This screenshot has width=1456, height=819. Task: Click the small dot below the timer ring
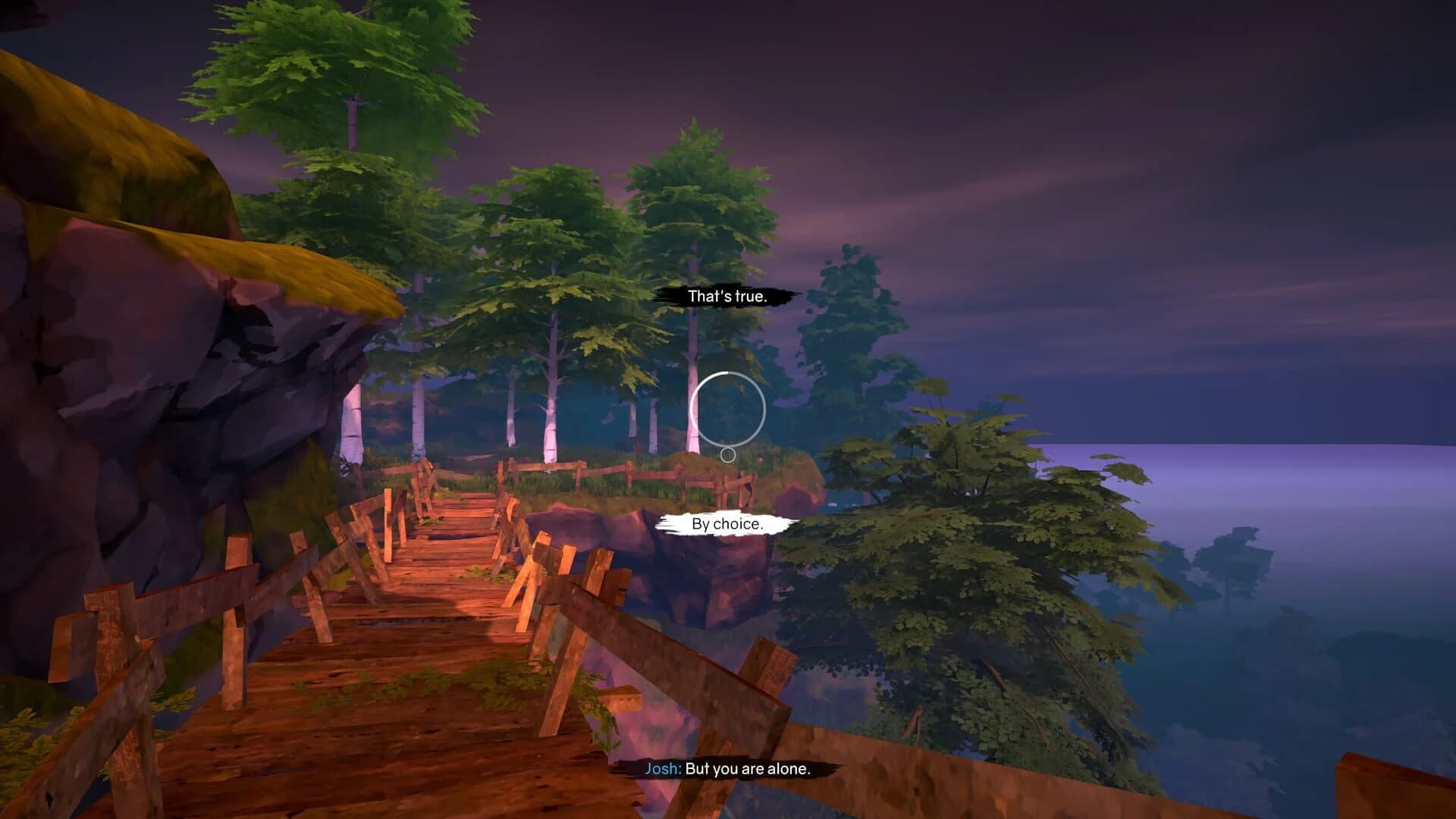coord(729,454)
